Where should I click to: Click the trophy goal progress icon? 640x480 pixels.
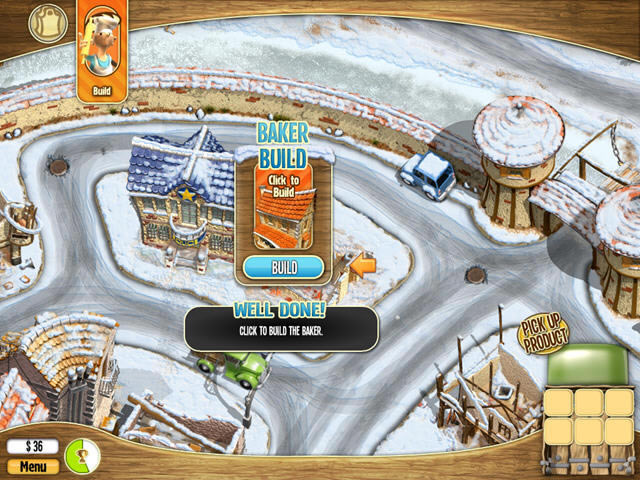pos(83,455)
